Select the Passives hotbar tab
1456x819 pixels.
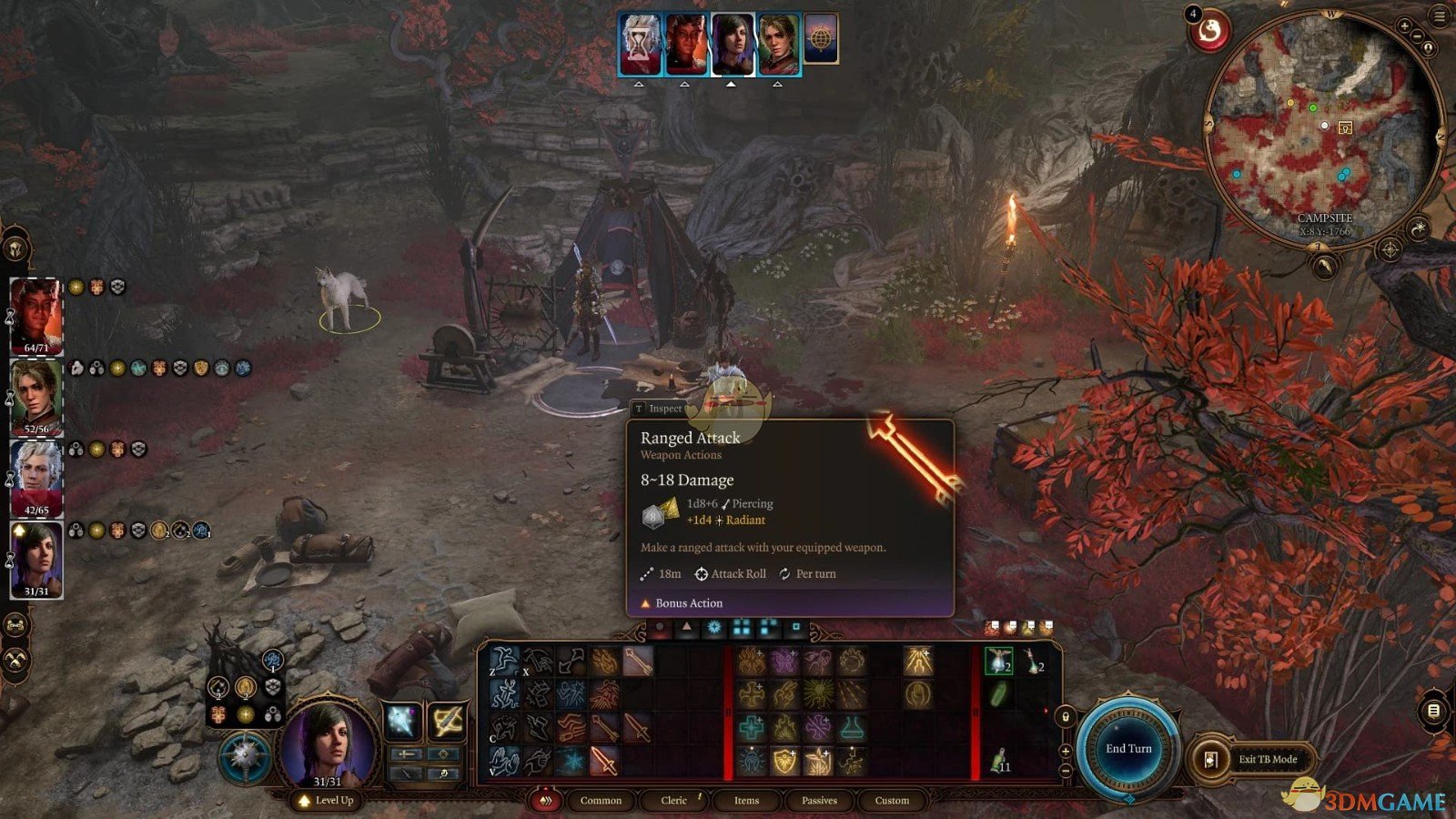pyautogui.click(x=819, y=801)
